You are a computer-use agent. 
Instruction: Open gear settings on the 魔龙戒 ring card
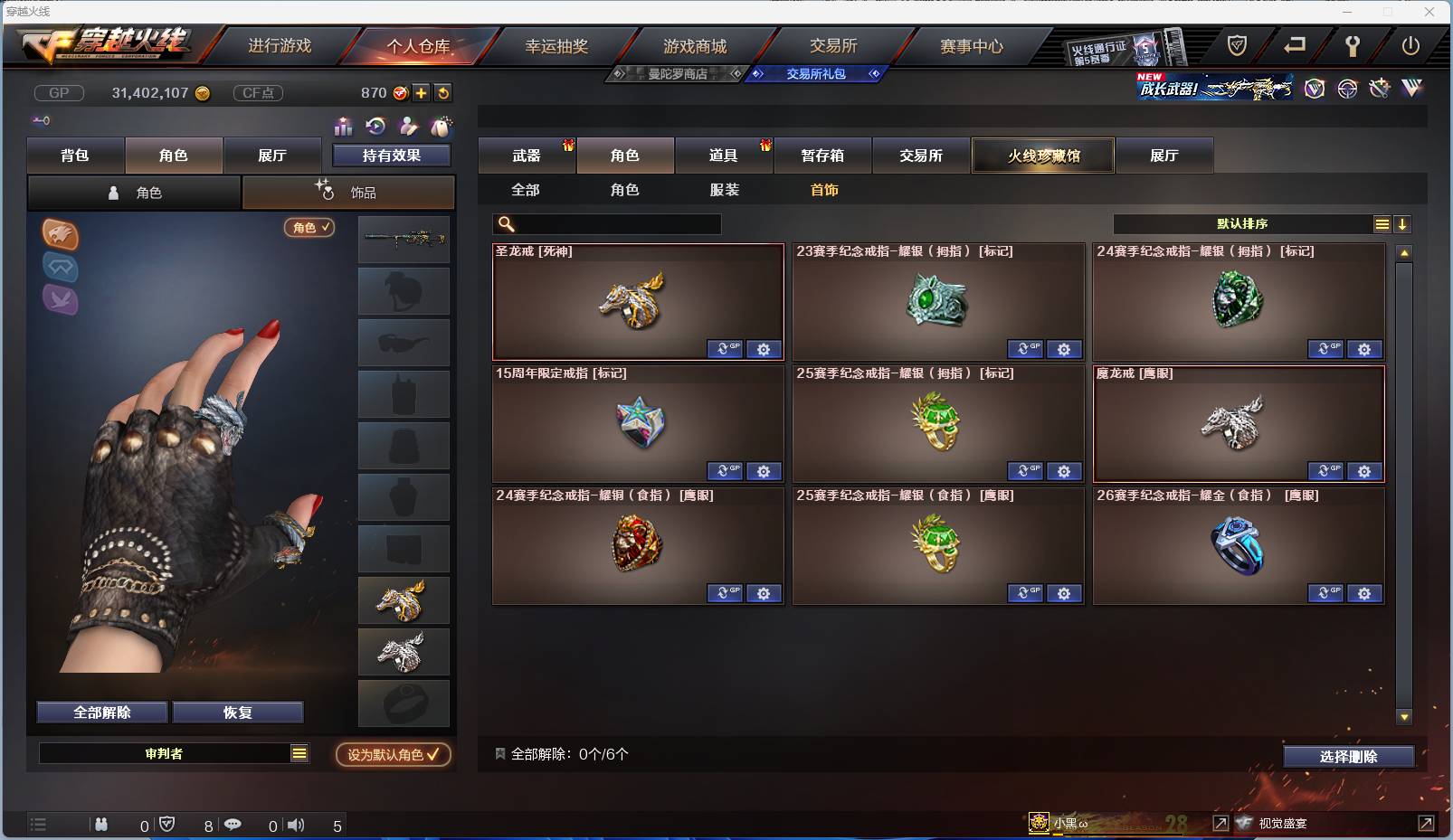pos(1364,471)
